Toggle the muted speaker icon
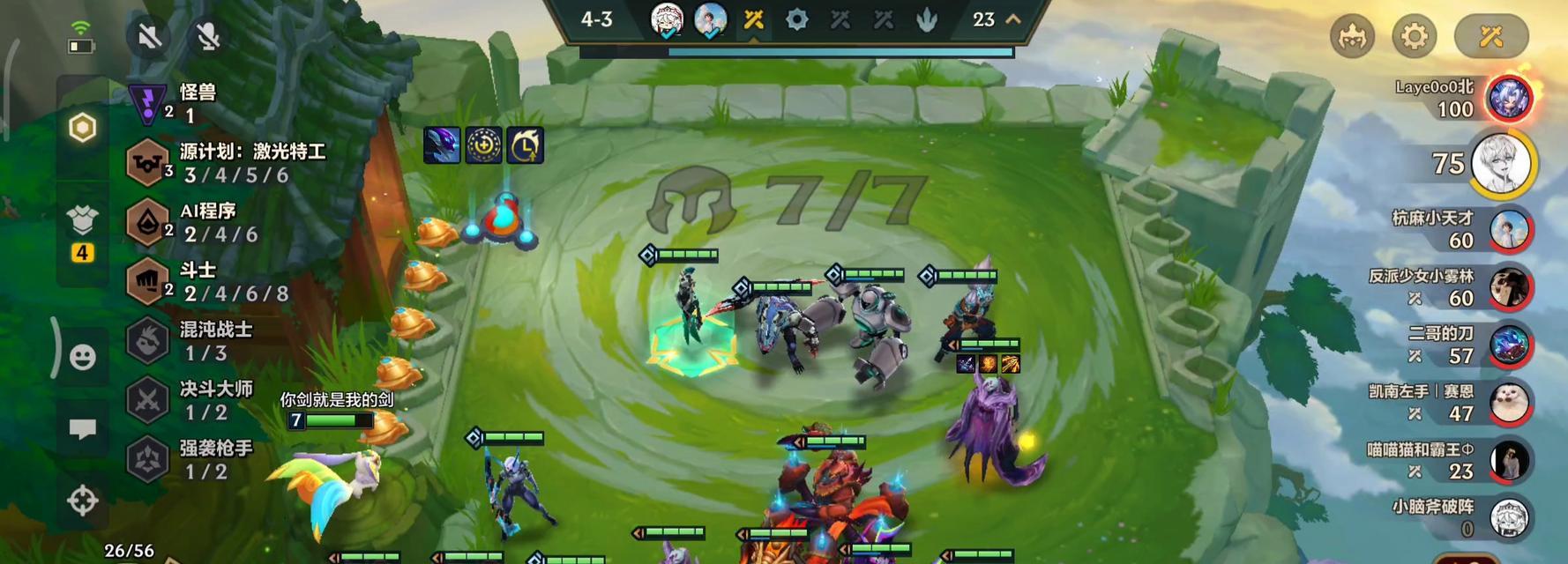This screenshot has width=1568, height=564. tap(150, 36)
